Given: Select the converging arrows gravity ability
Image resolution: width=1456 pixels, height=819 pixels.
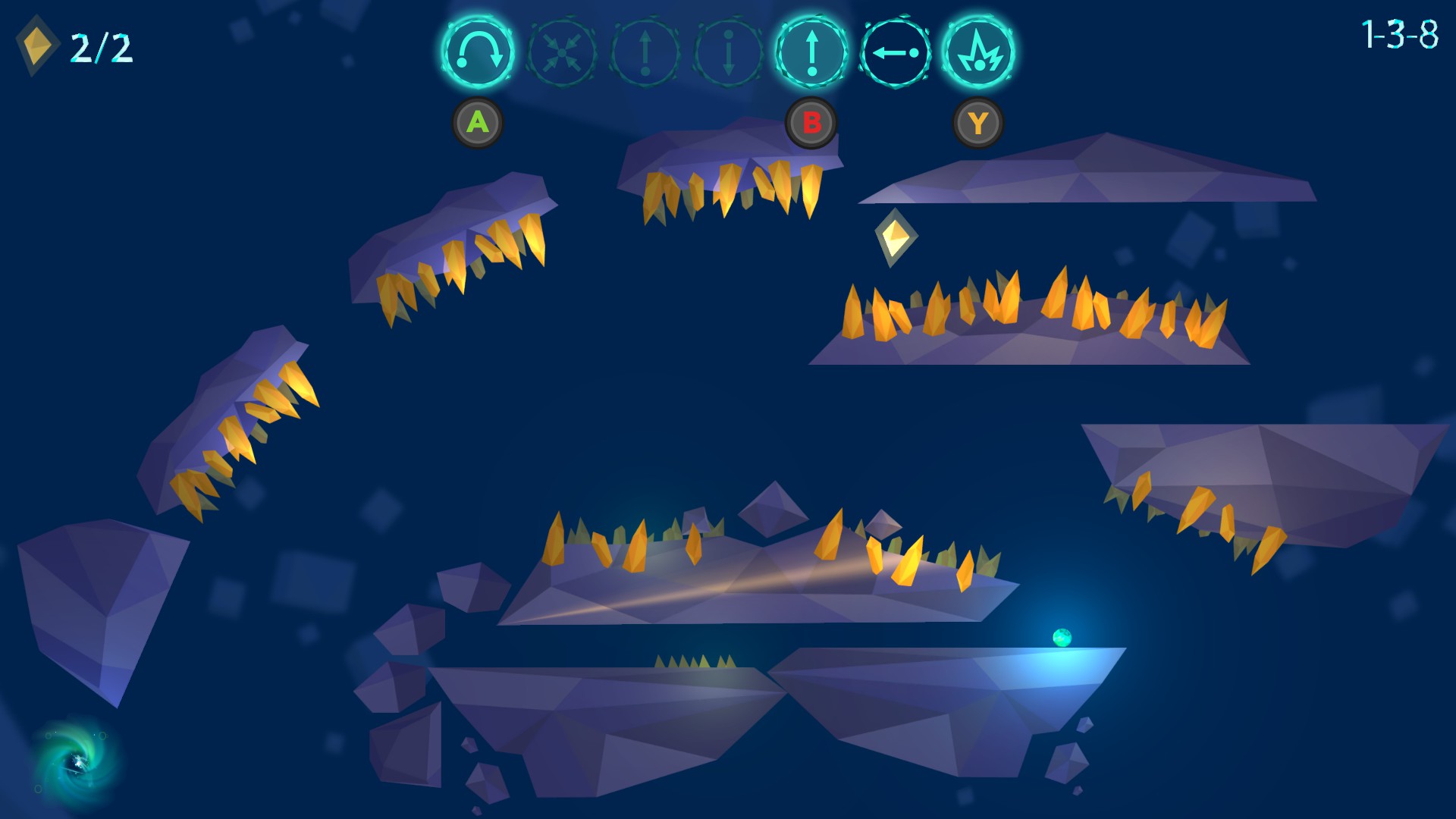Looking at the screenshot, I should tap(563, 53).
